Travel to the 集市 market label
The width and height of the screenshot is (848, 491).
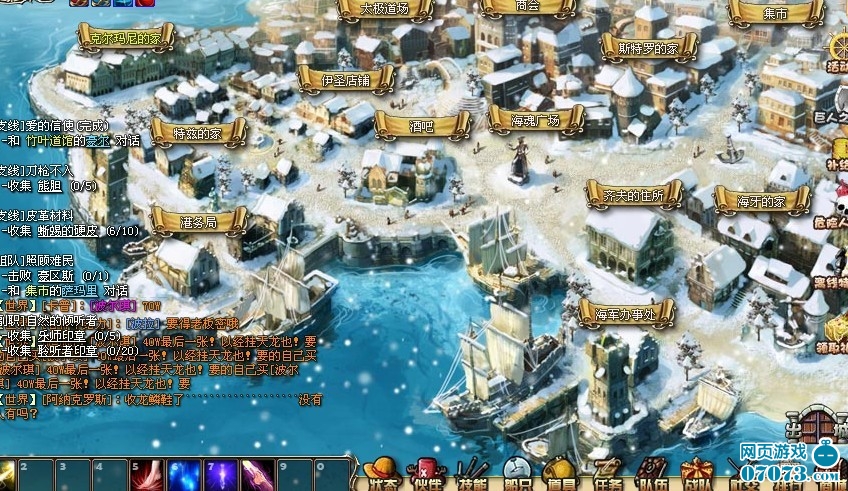(775, 13)
